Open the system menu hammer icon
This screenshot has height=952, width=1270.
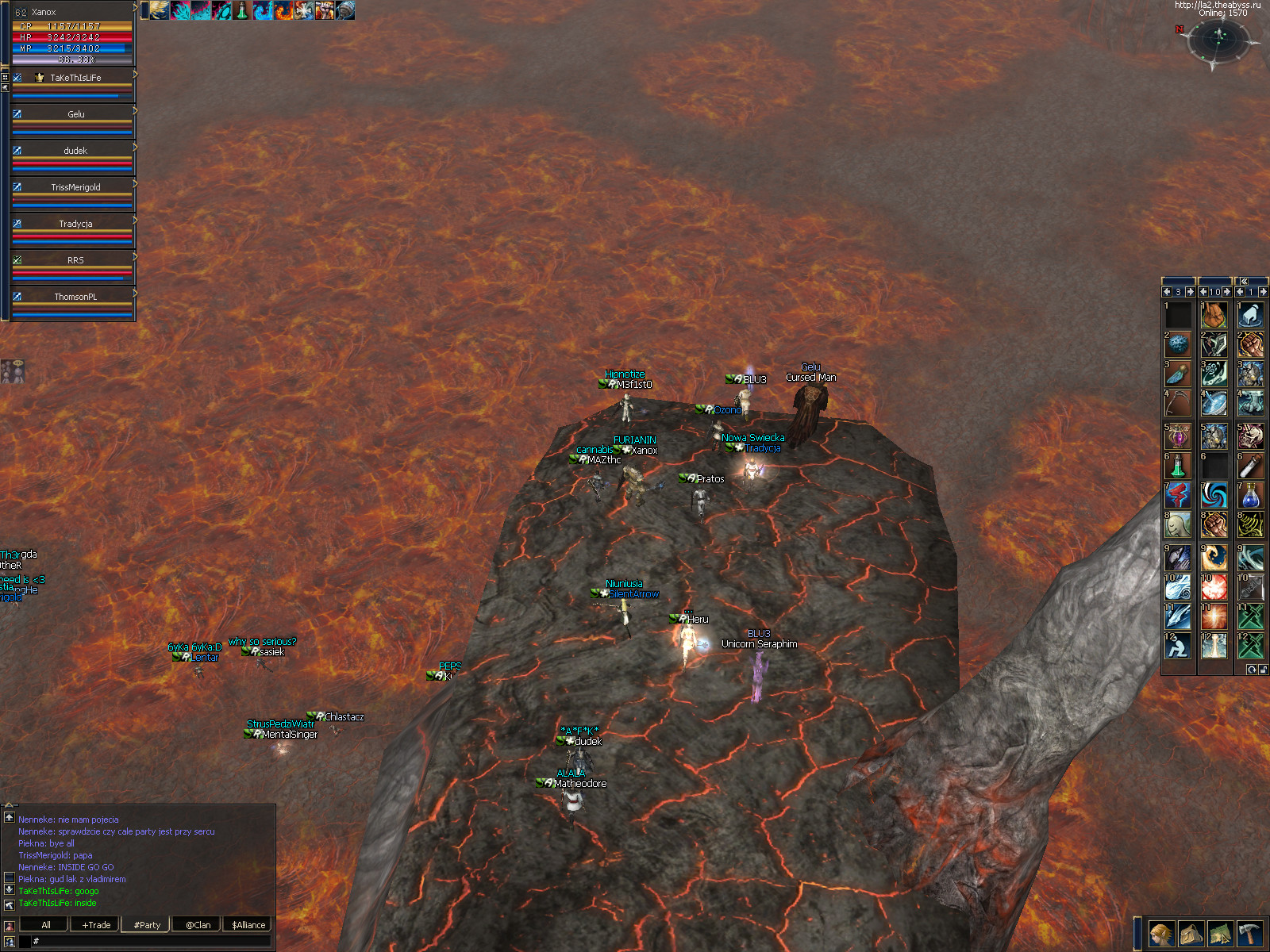coord(1249,934)
